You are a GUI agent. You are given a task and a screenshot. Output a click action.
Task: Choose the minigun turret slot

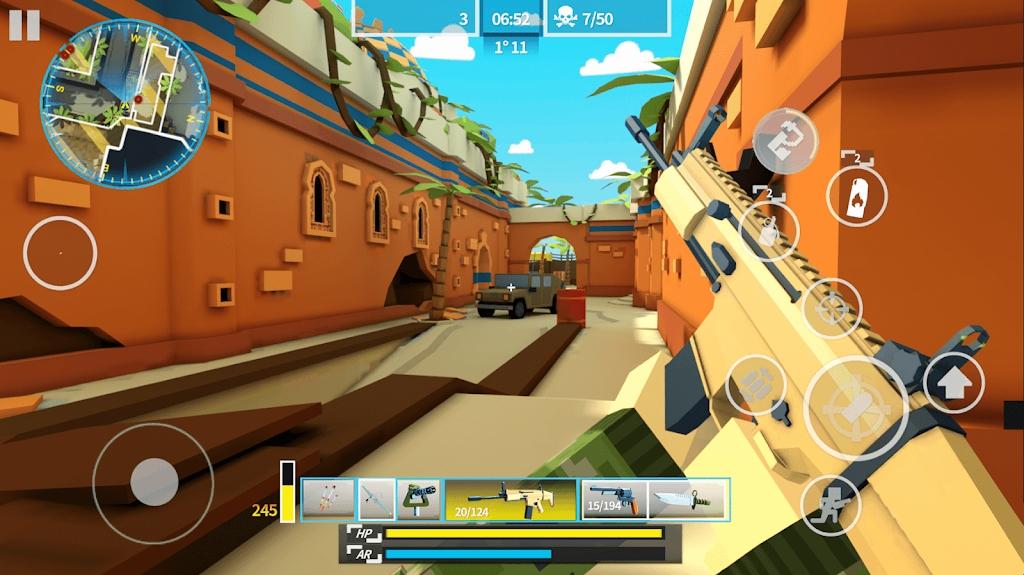click(x=418, y=498)
